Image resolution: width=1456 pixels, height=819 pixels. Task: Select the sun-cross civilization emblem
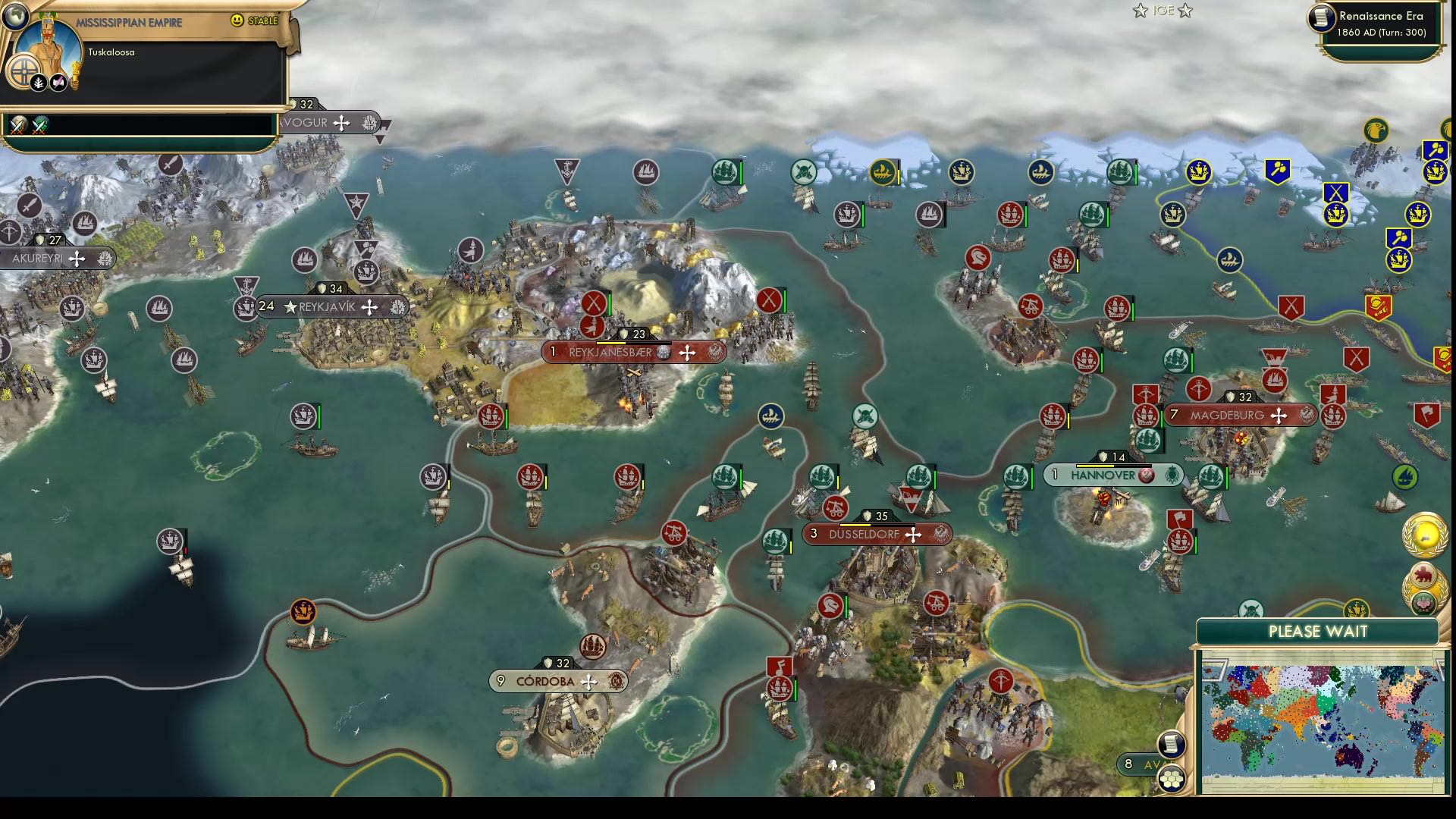click(x=24, y=71)
